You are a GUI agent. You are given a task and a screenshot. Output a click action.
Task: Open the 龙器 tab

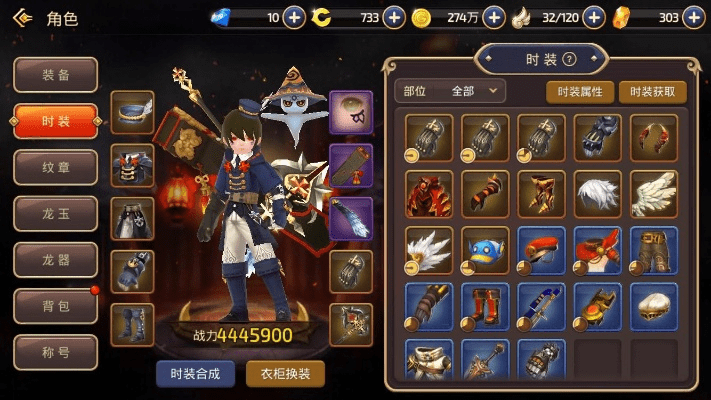[55, 260]
